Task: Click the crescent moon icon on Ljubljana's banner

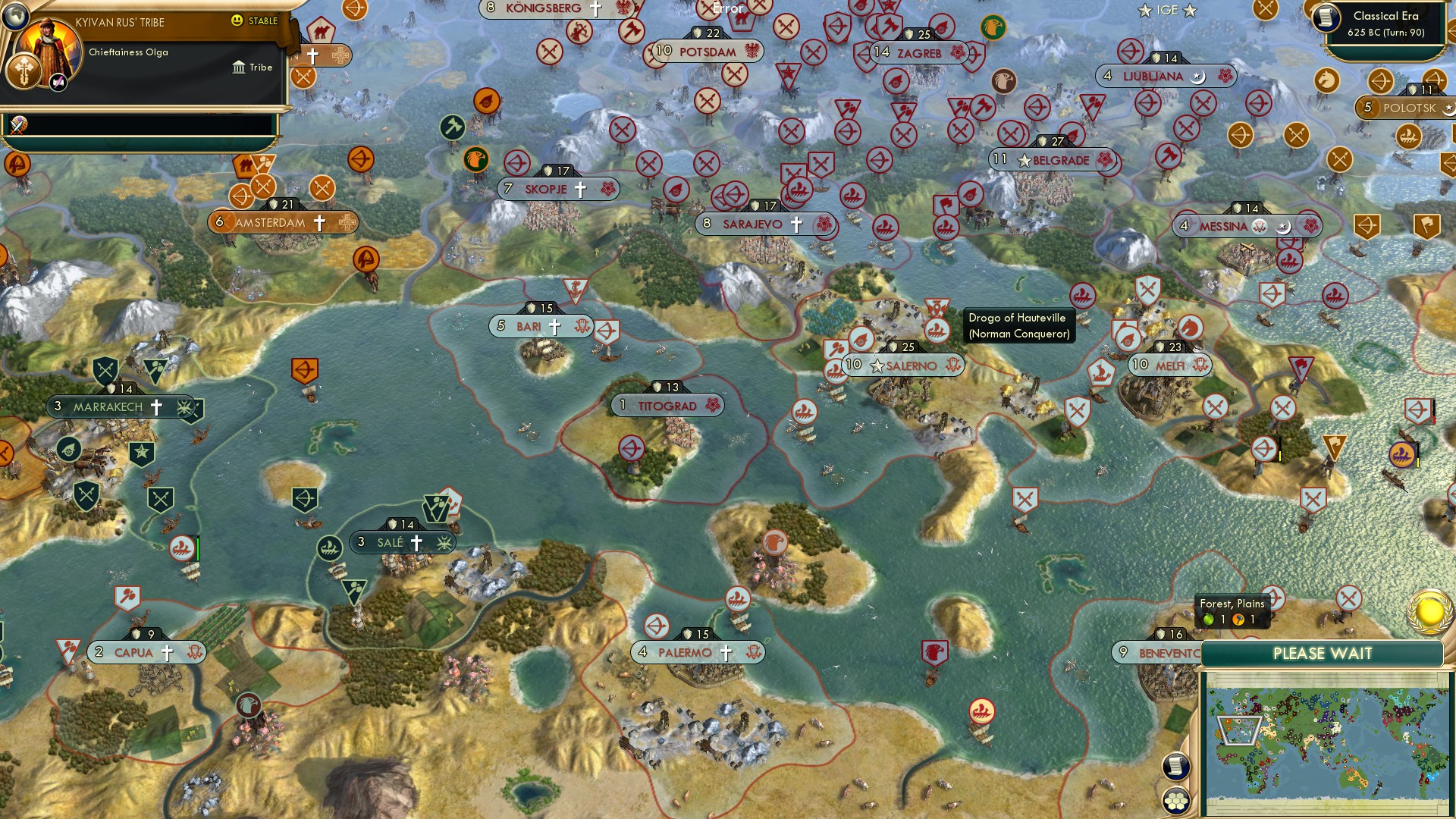Action: click(x=1198, y=77)
